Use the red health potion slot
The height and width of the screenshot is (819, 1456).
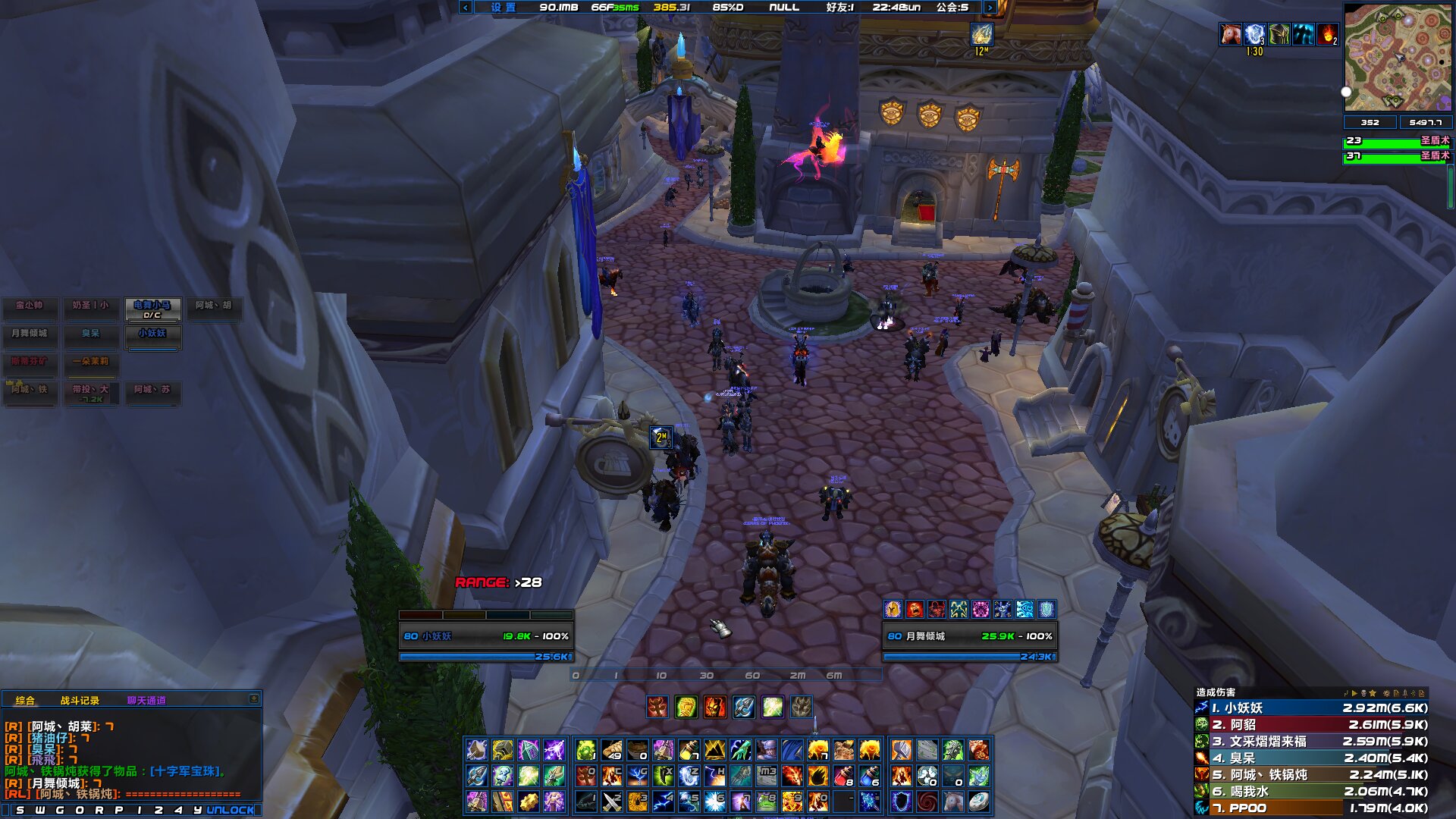click(x=844, y=776)
